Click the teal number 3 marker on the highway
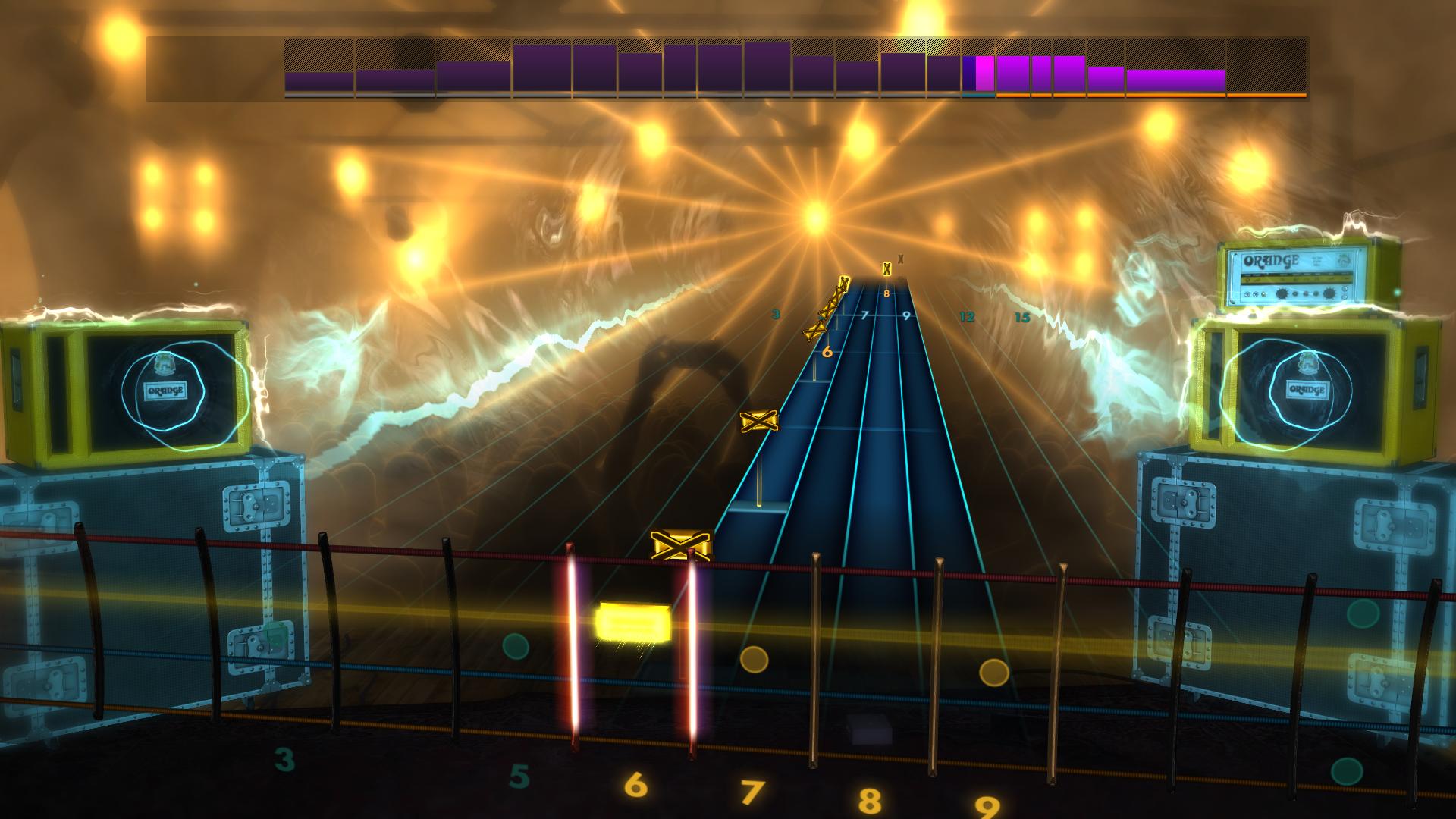The height and width of the screenshot is (819, 1456). [775, 313]
